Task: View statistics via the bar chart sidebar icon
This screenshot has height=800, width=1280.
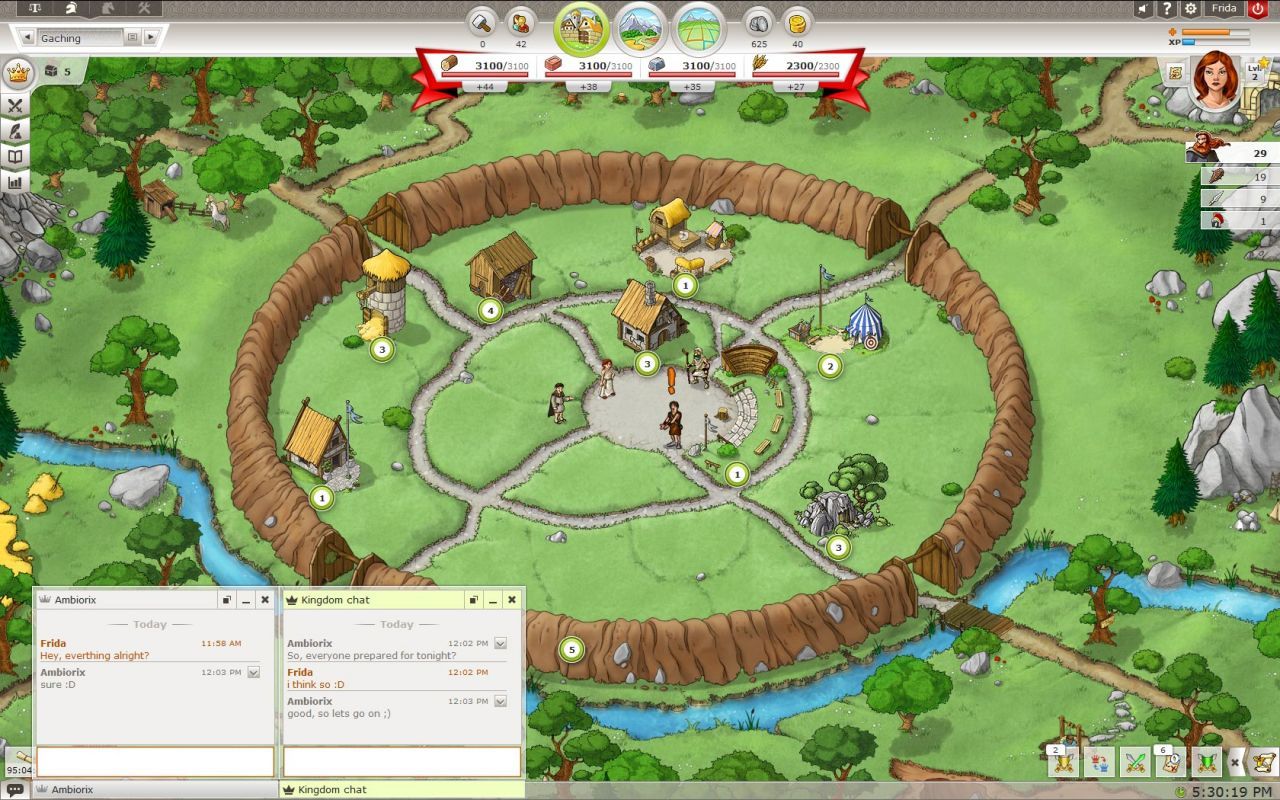Action: tap(15, 181)
